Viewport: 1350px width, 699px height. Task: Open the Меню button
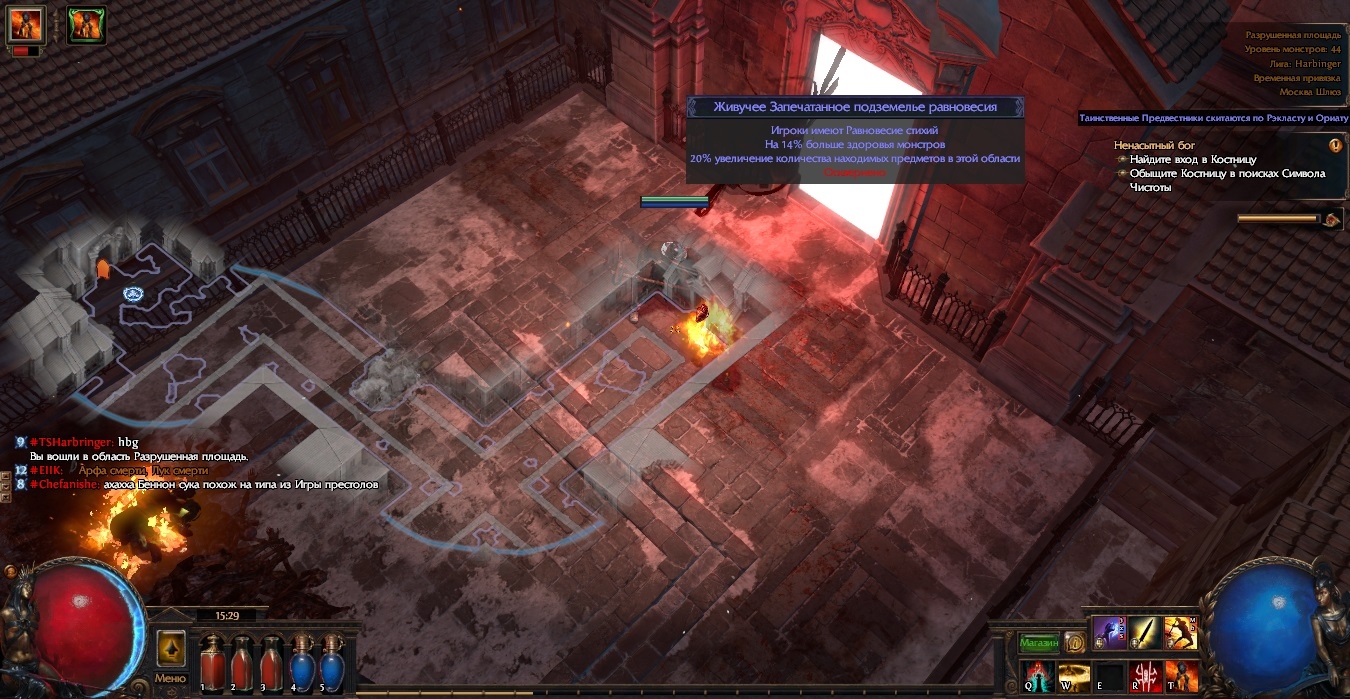[170, 678]
